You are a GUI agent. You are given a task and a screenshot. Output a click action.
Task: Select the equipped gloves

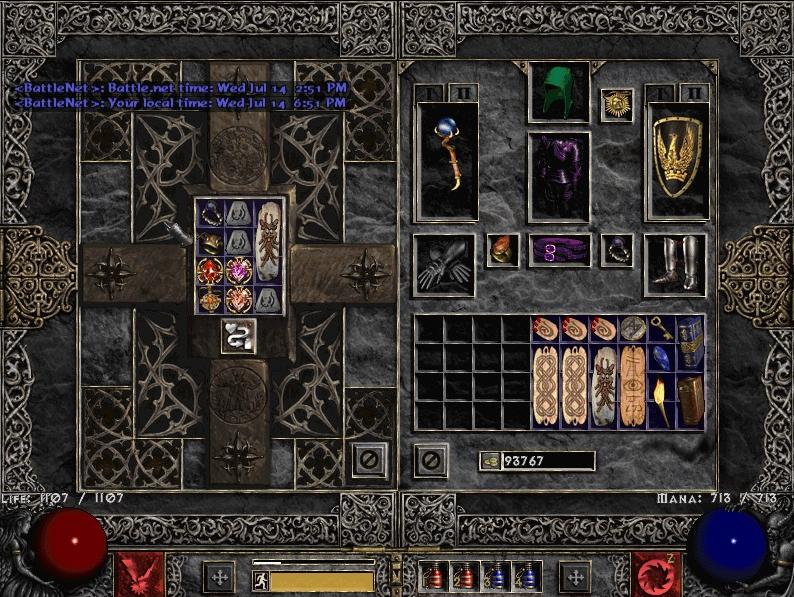445,264
